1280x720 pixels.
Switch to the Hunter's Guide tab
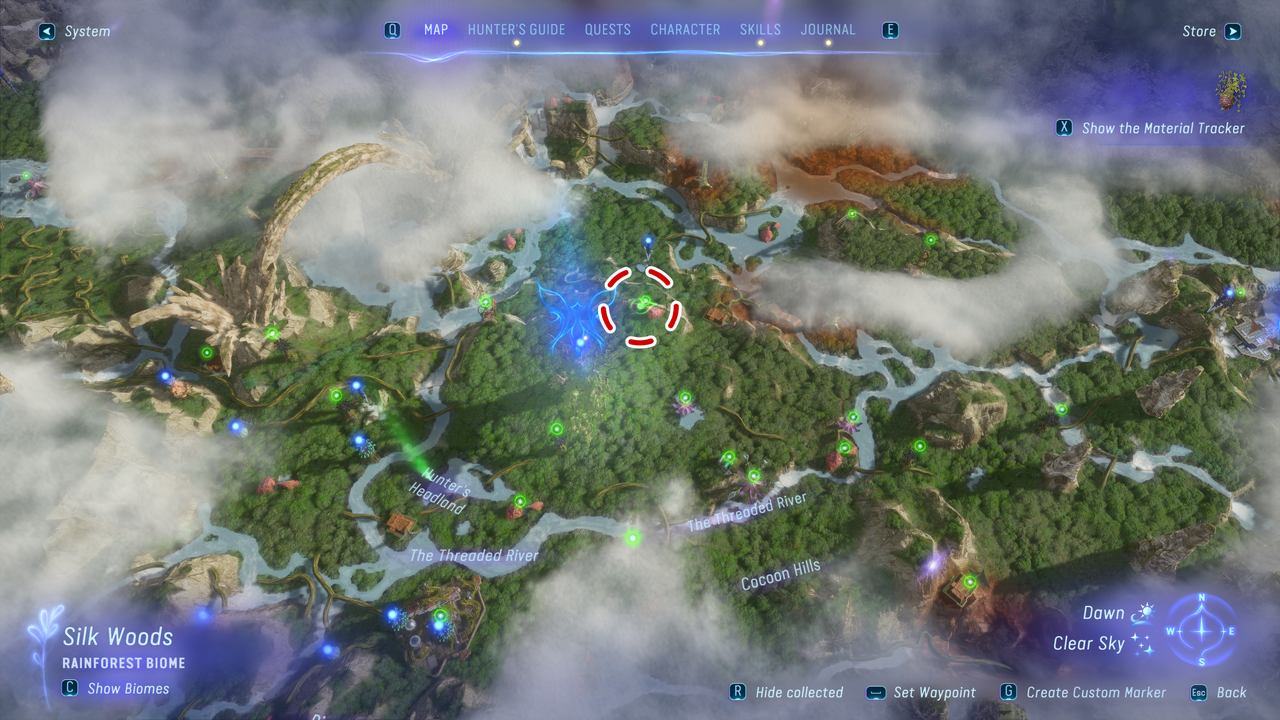click(516, 30)
